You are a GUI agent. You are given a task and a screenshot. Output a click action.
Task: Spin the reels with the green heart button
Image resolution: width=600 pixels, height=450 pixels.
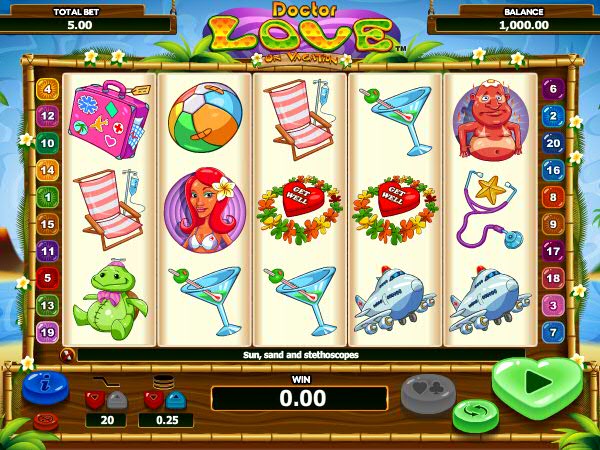click(x=537, y=384)
